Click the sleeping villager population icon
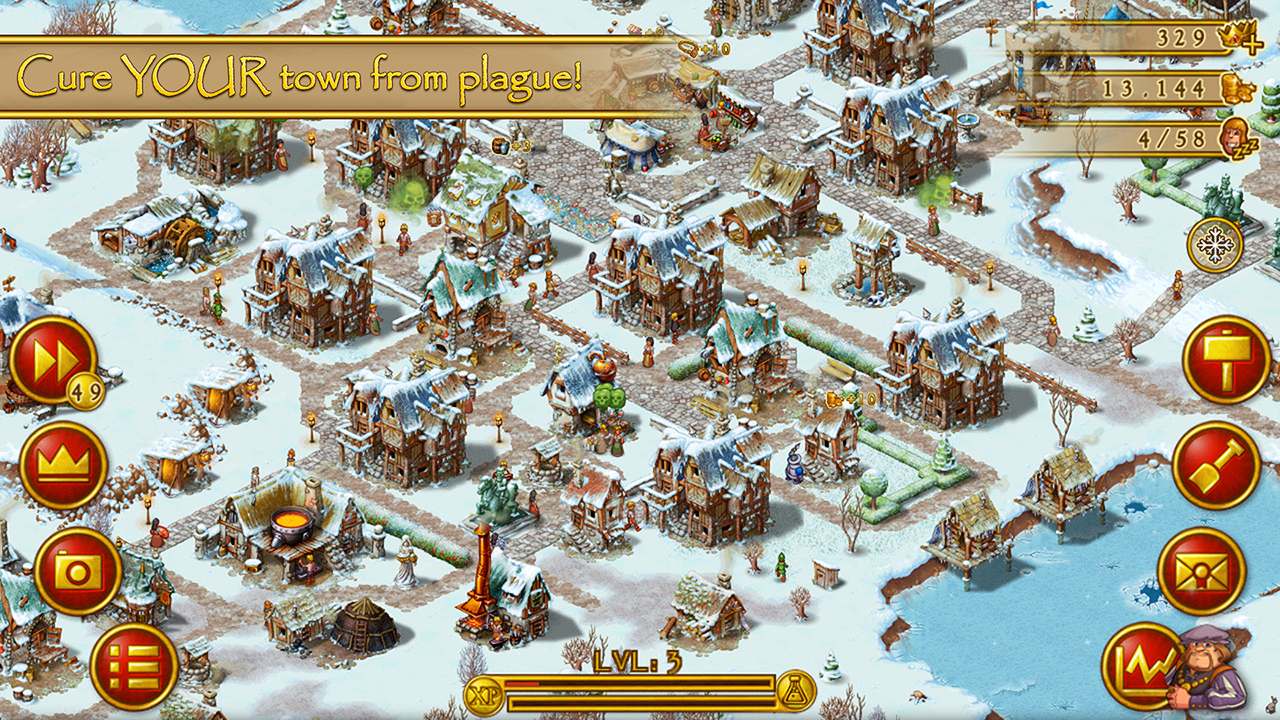This screenshot has height=720, width=1280. click(x=1238, y=139)
